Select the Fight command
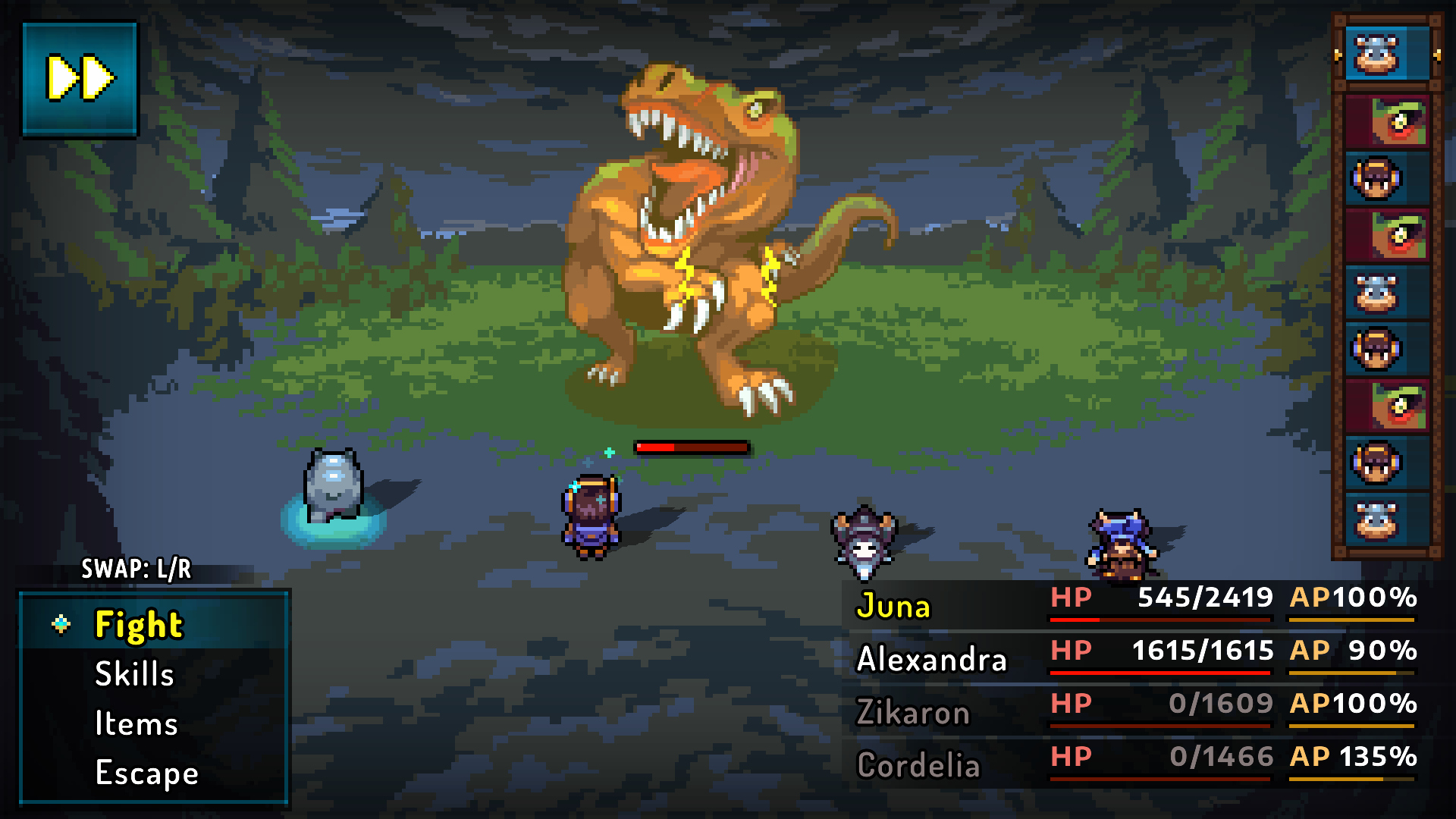This screenshot has height=819, width=1456. [139, 626]
